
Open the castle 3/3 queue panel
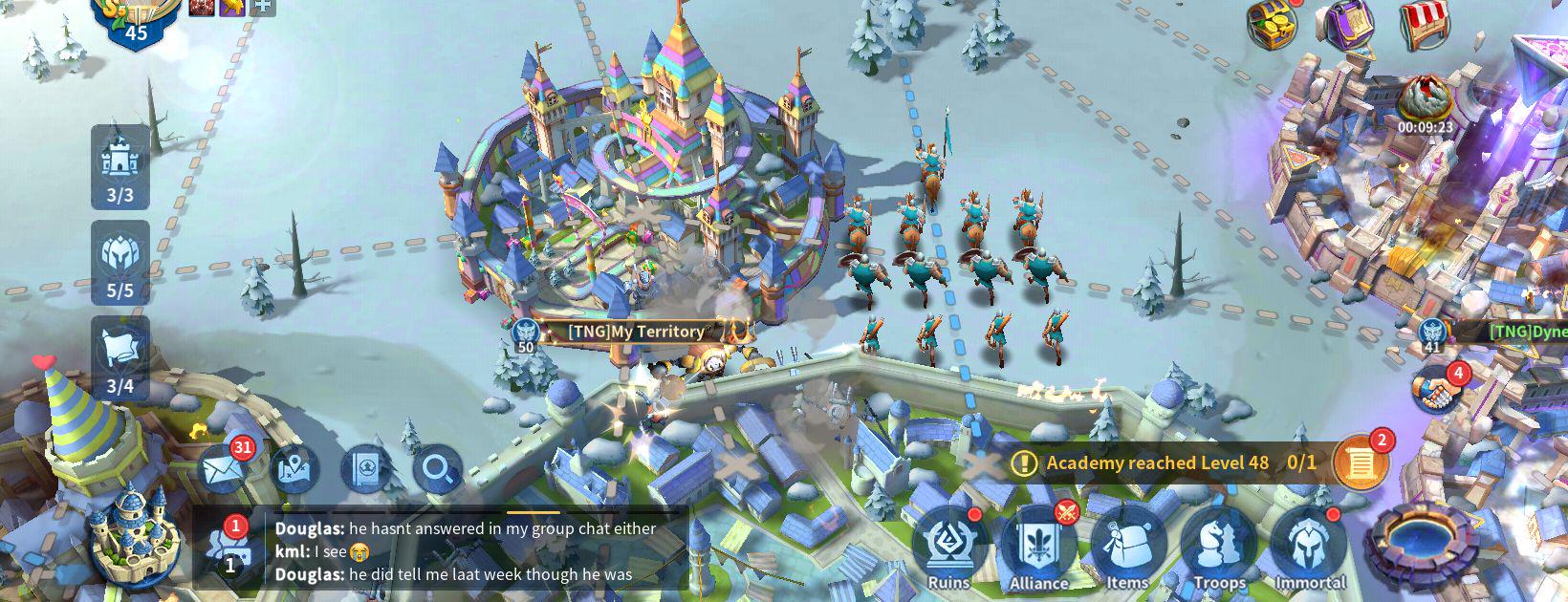coord(120,167)
